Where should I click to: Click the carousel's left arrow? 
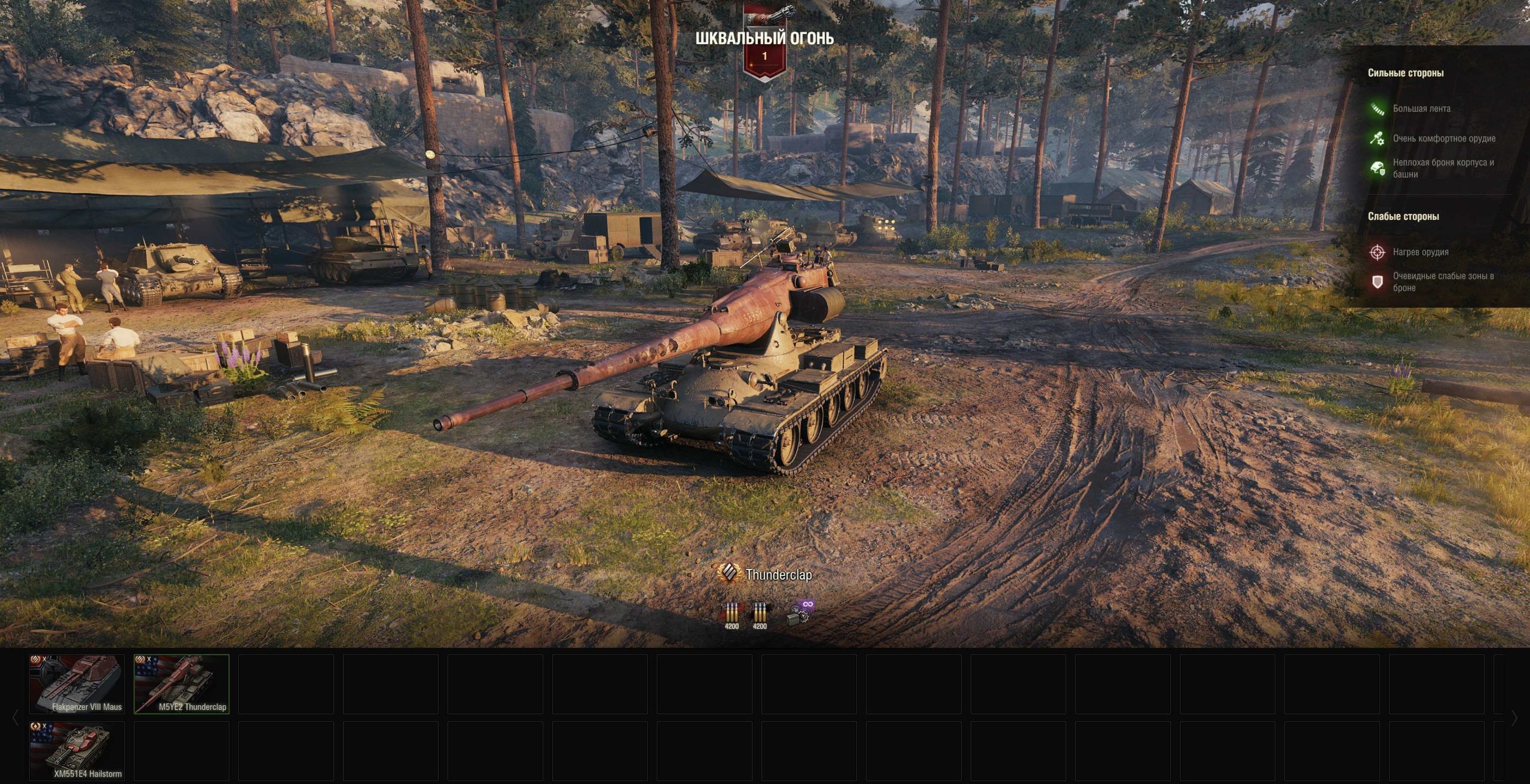click(16, 718)
